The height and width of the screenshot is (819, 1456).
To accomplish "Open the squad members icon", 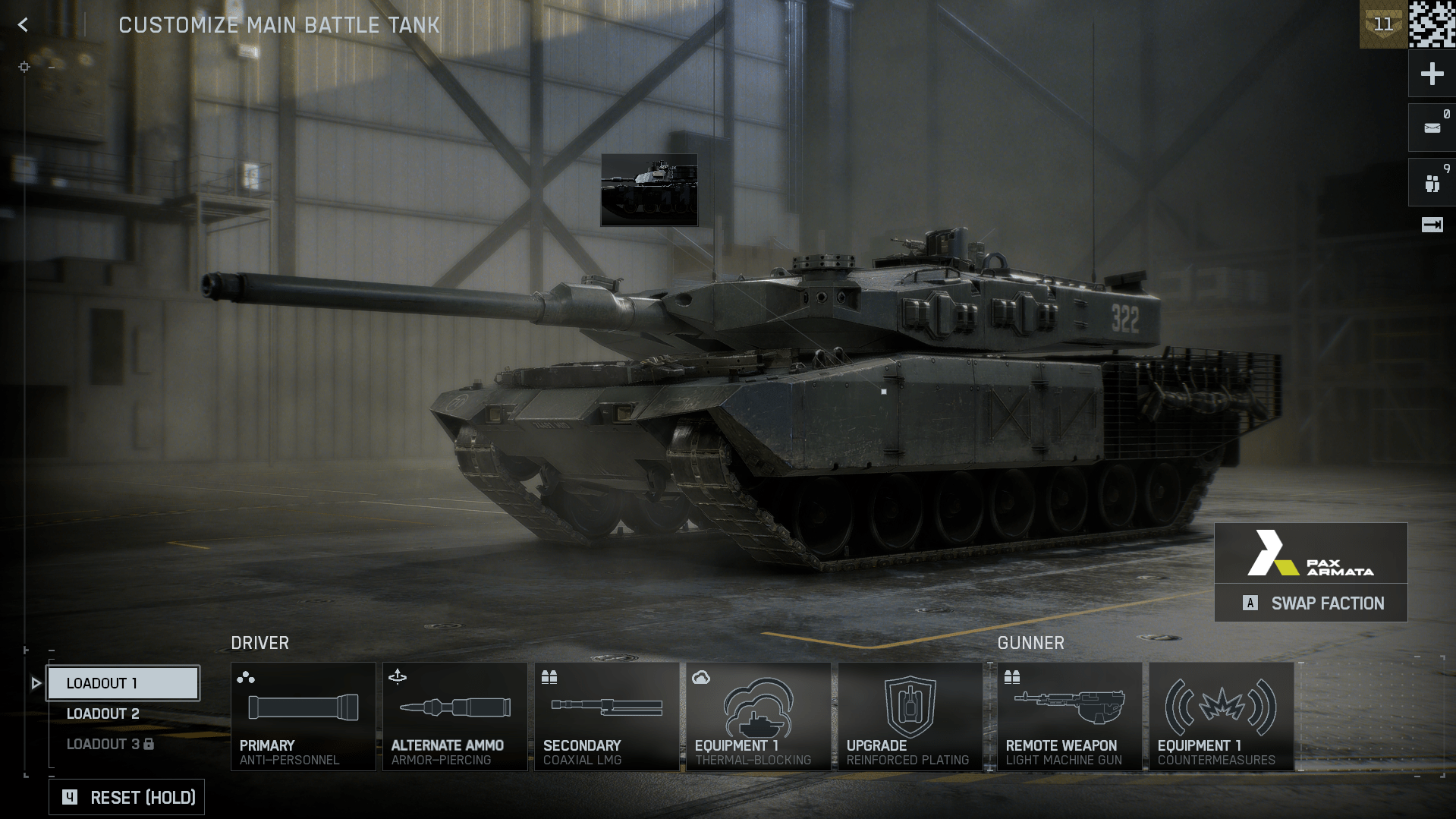I will tap(1432, 183).
